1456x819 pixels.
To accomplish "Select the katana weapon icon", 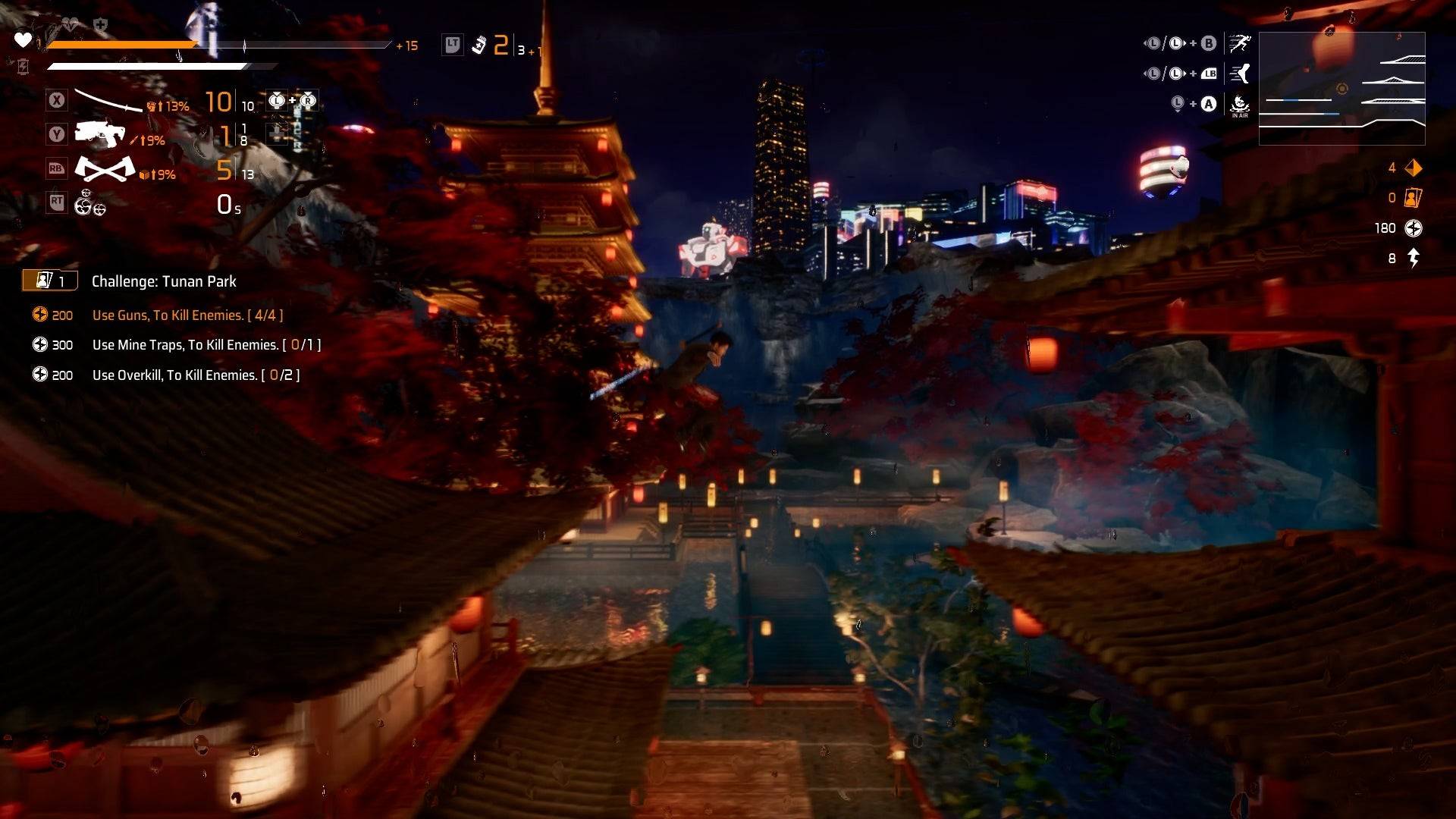I will coord(108,101).
